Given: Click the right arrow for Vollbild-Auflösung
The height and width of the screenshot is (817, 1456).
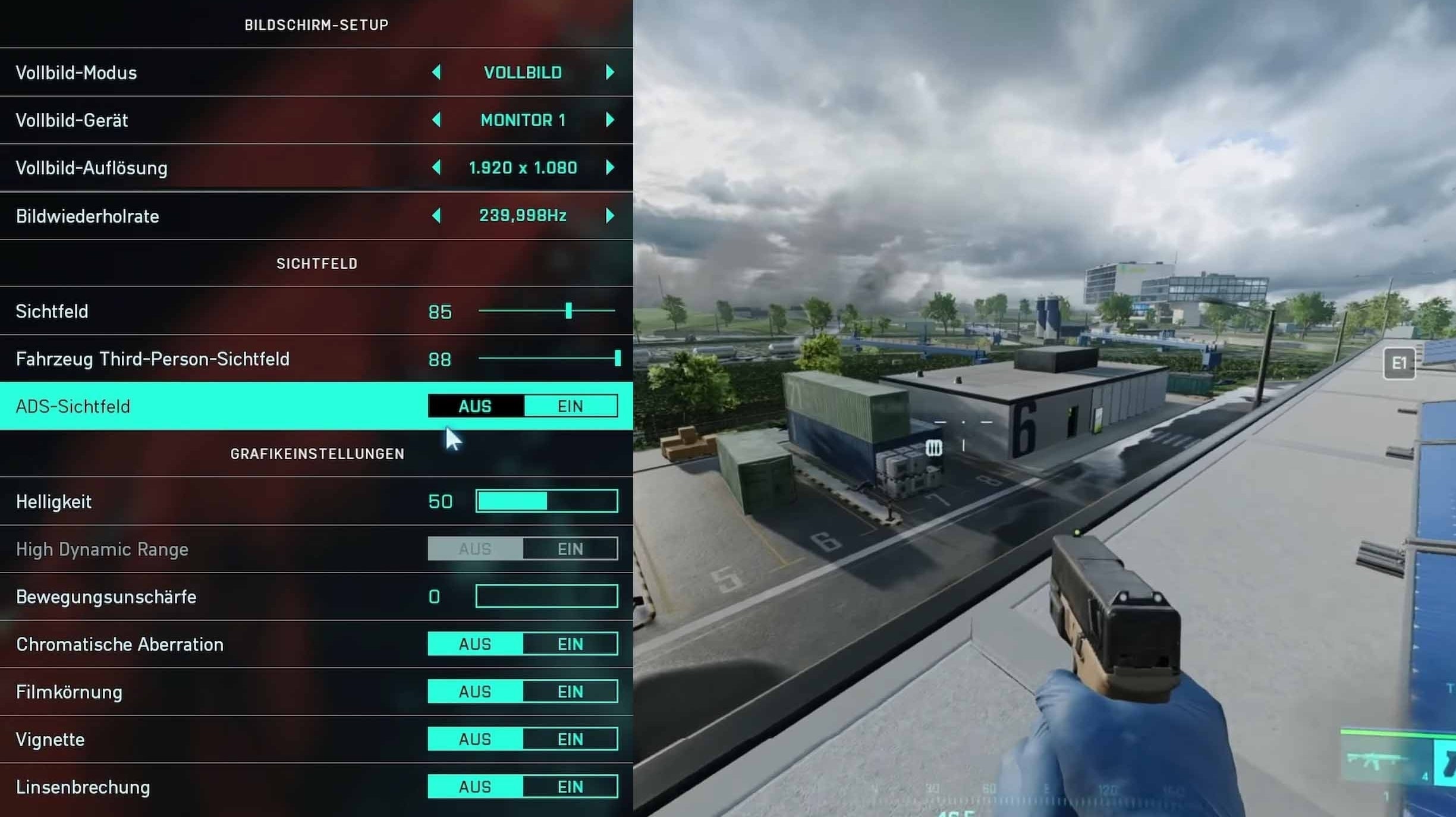Looking at the screenshot, I should click(610, 167).
